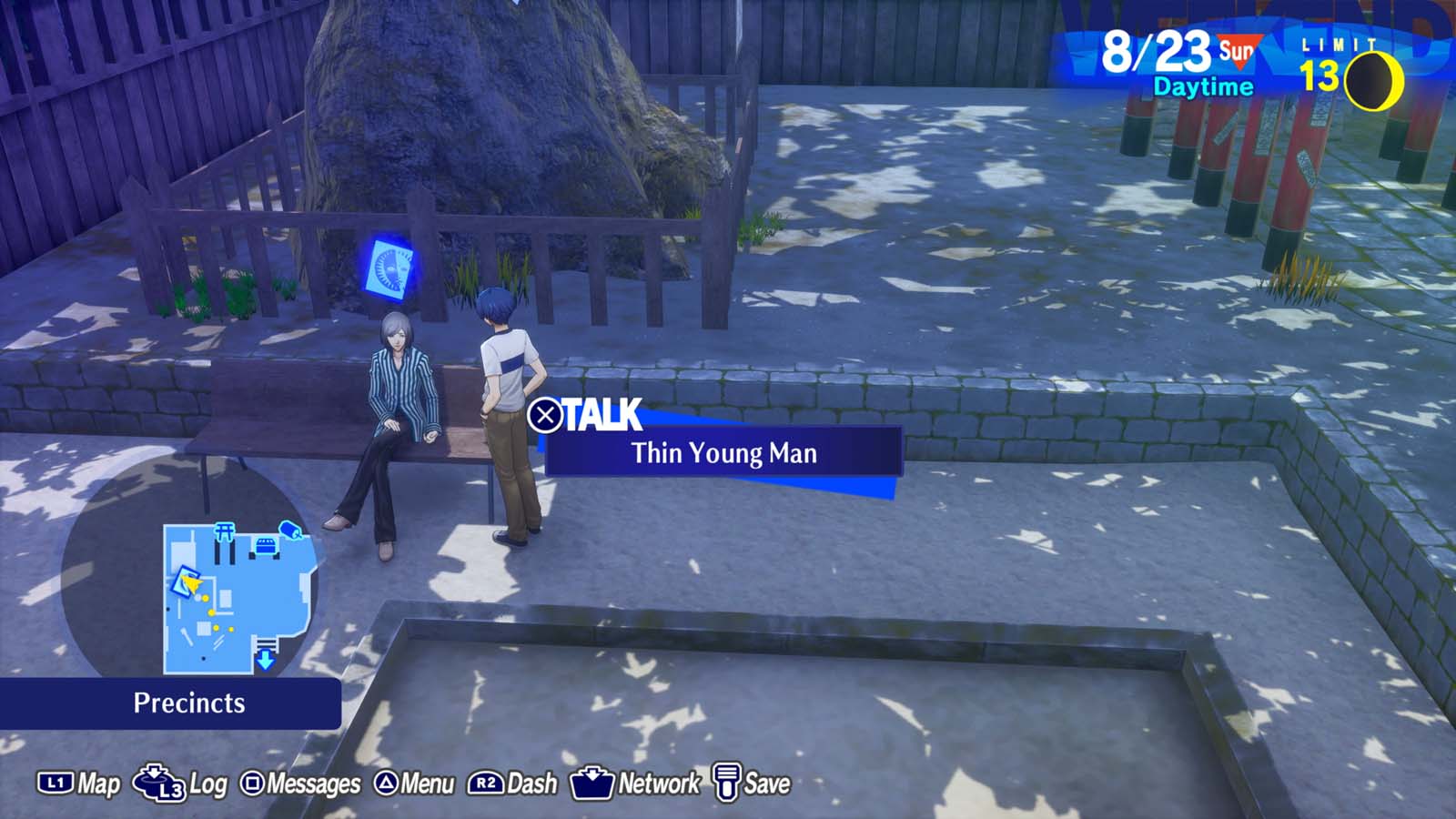Click the X TALK prompt
Image resolution: width=1456 pixels, height=819 pixels.
pos(582,412)
